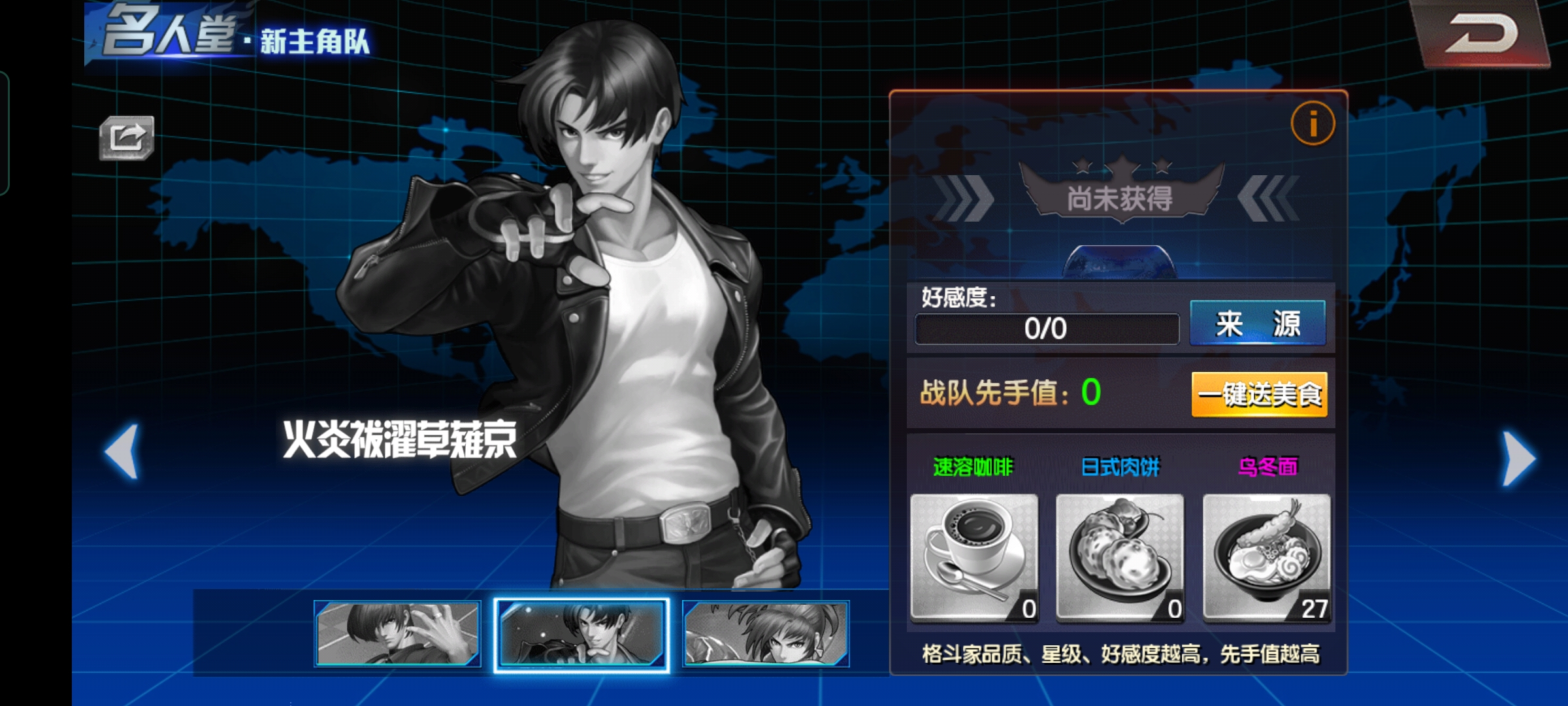Pick the 乌冬面 udon noodle slot
This screenshot has height=706, width=1568.
[1266, 556]
